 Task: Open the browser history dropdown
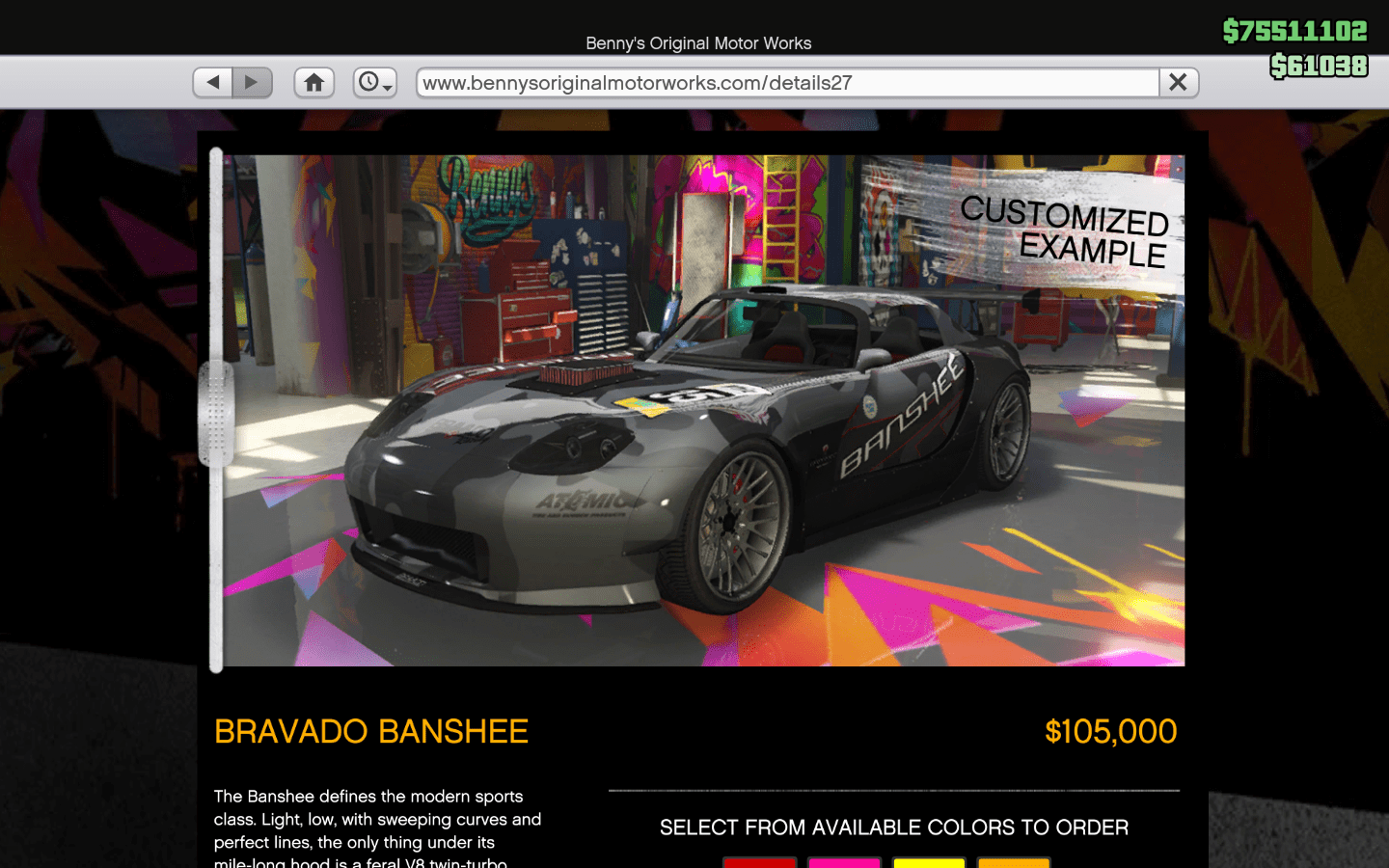(374, 83)
